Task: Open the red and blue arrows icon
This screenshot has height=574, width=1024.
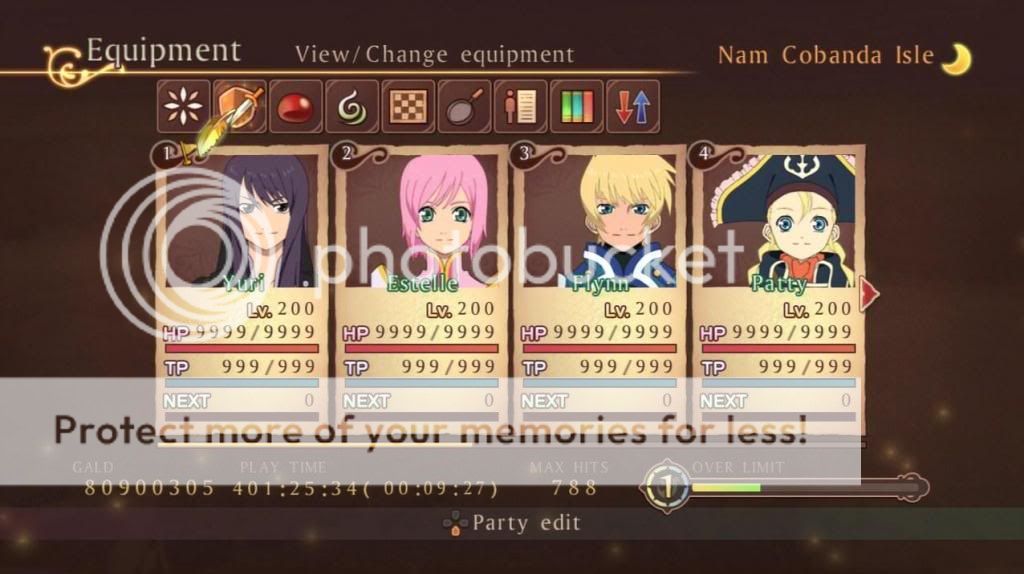Action: [633, 107]
